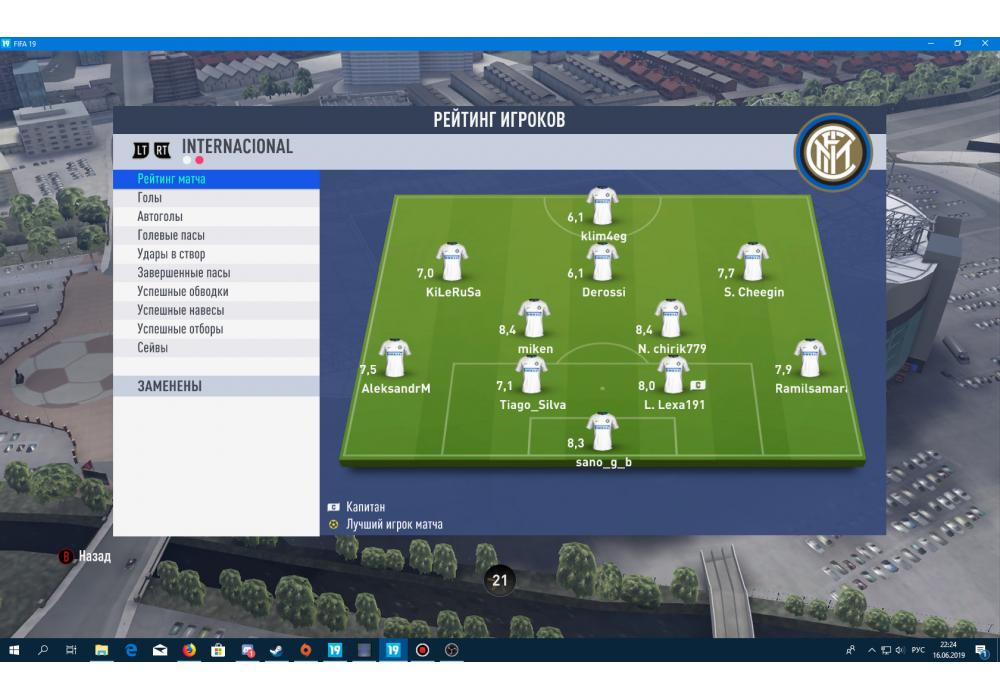1000x700 pixels.
Task: Select the Рейтинг матча stat row
Action: (x=216, y=179)
